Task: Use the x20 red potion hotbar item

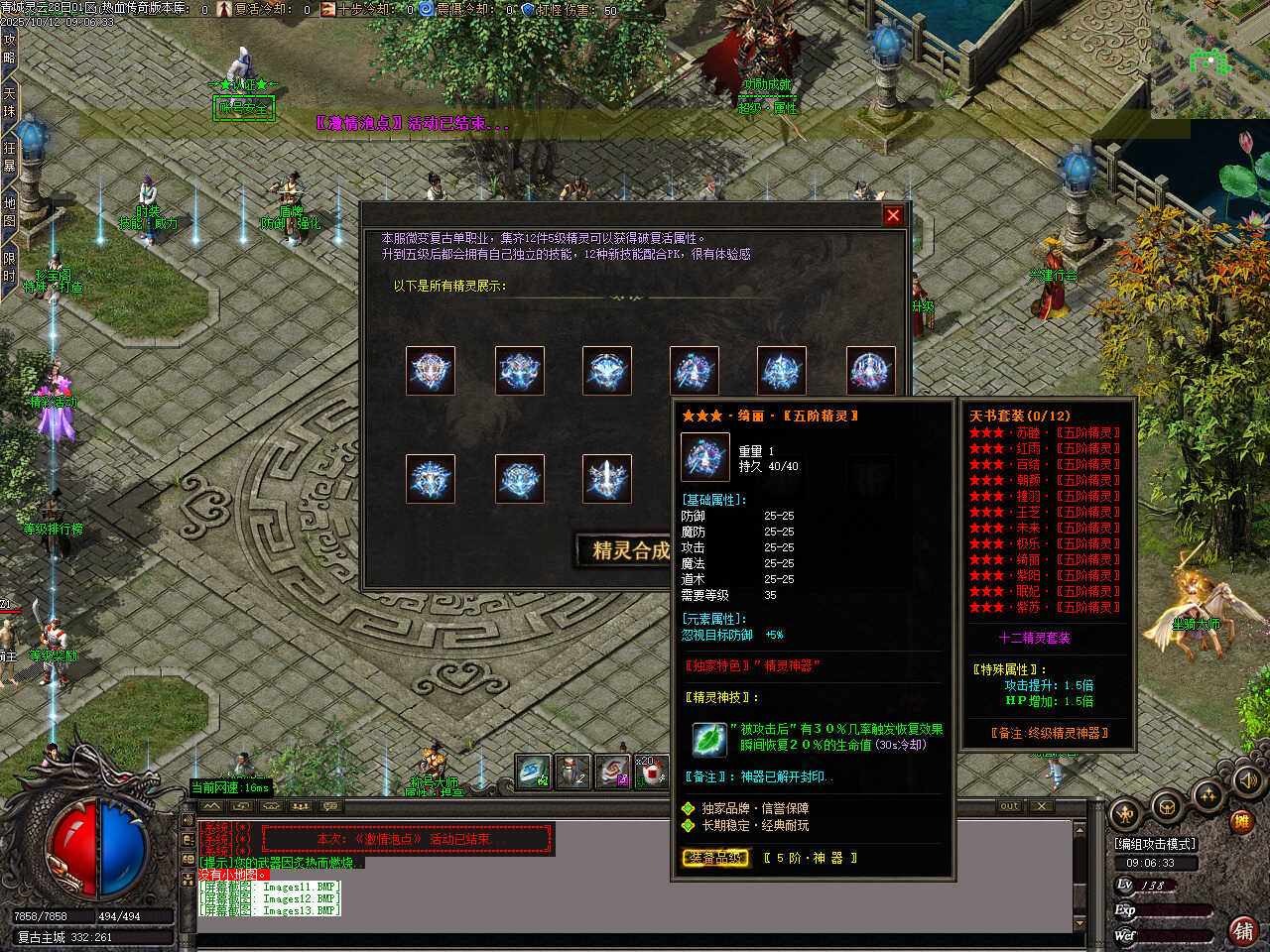Action: pos(651,772)
